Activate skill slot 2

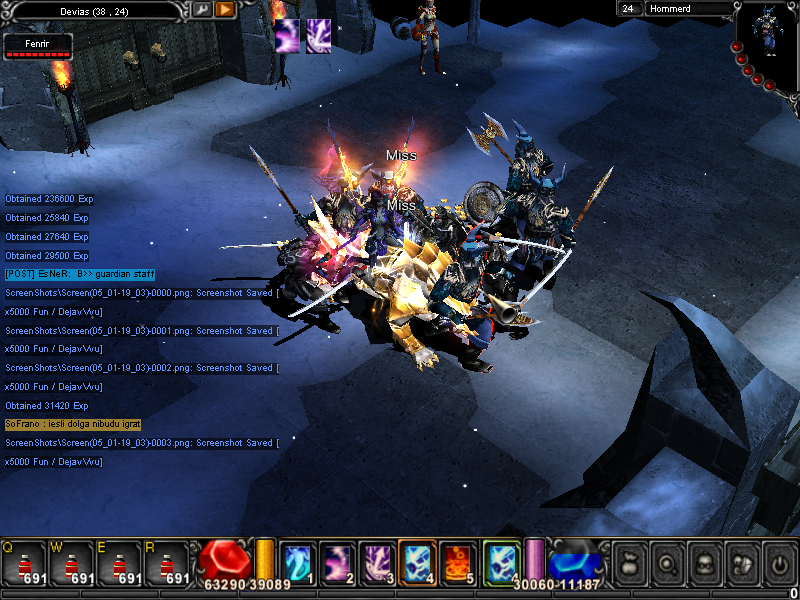coord(337,562)
